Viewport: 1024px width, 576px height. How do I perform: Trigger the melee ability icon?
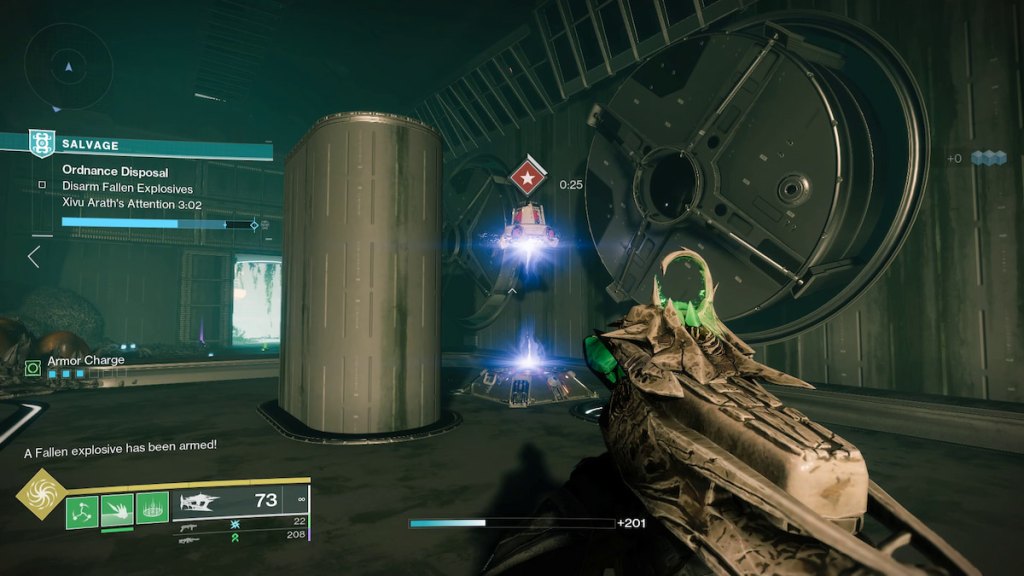(x=117, y=512)
